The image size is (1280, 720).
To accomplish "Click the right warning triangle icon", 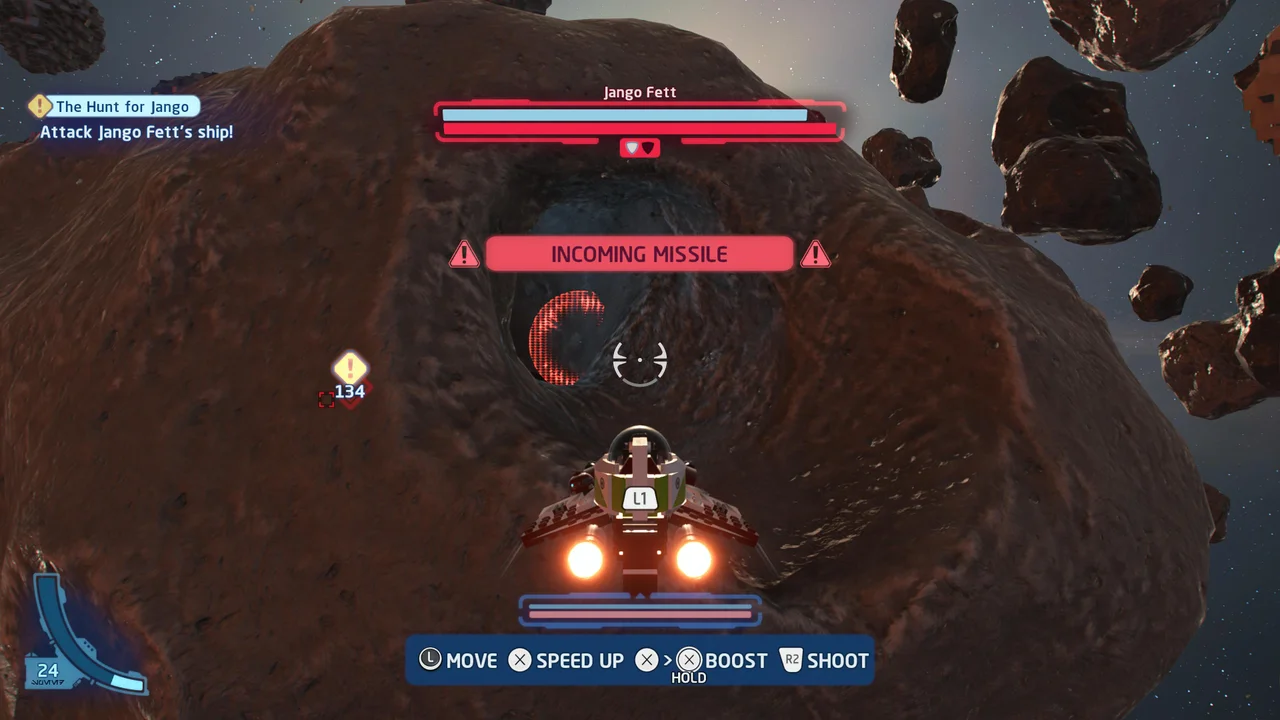I will pos(816,254).
